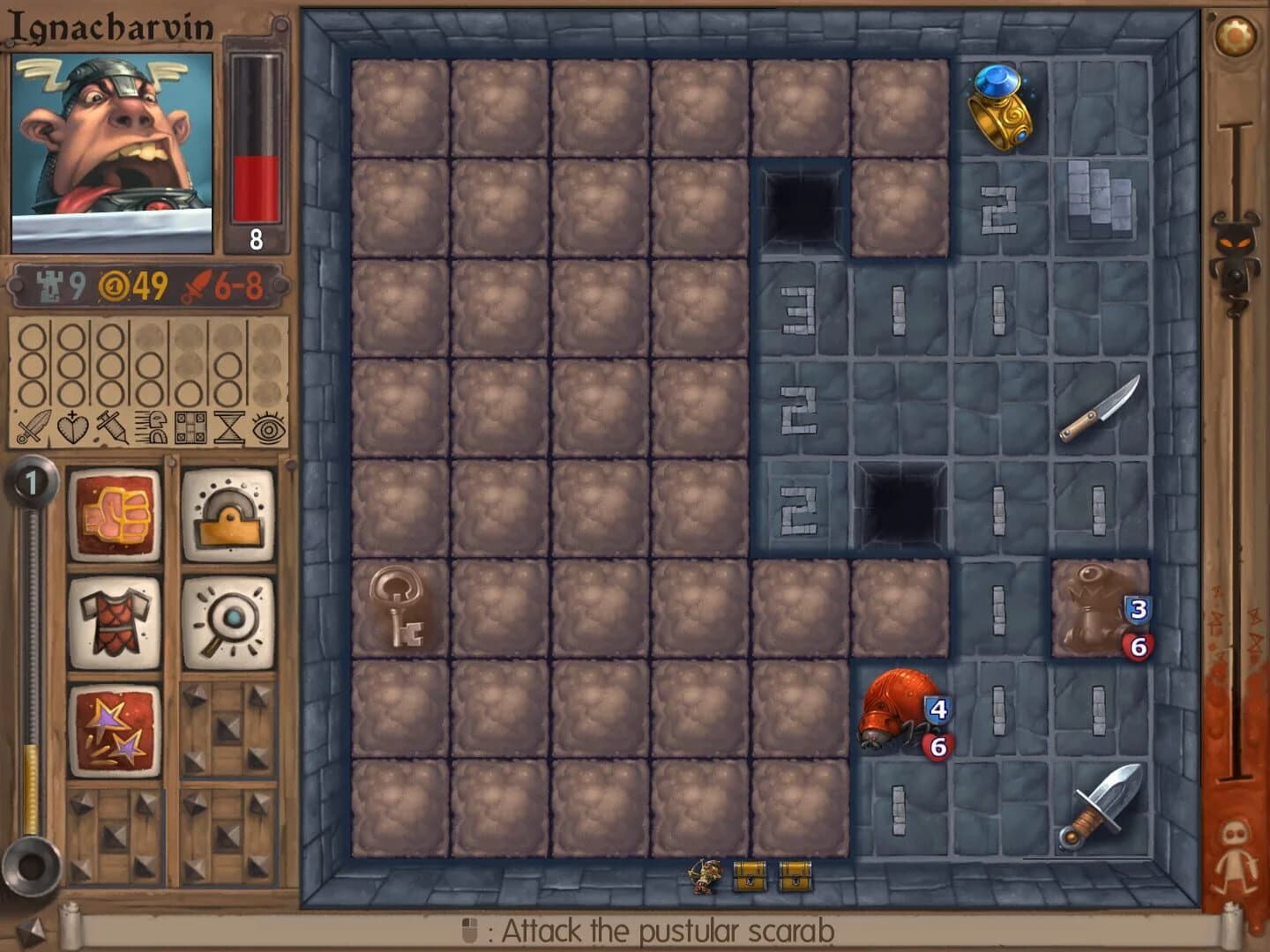1270x952 pixels.
Task: Select the syringe attribute glyph
Action: point(110,426)
